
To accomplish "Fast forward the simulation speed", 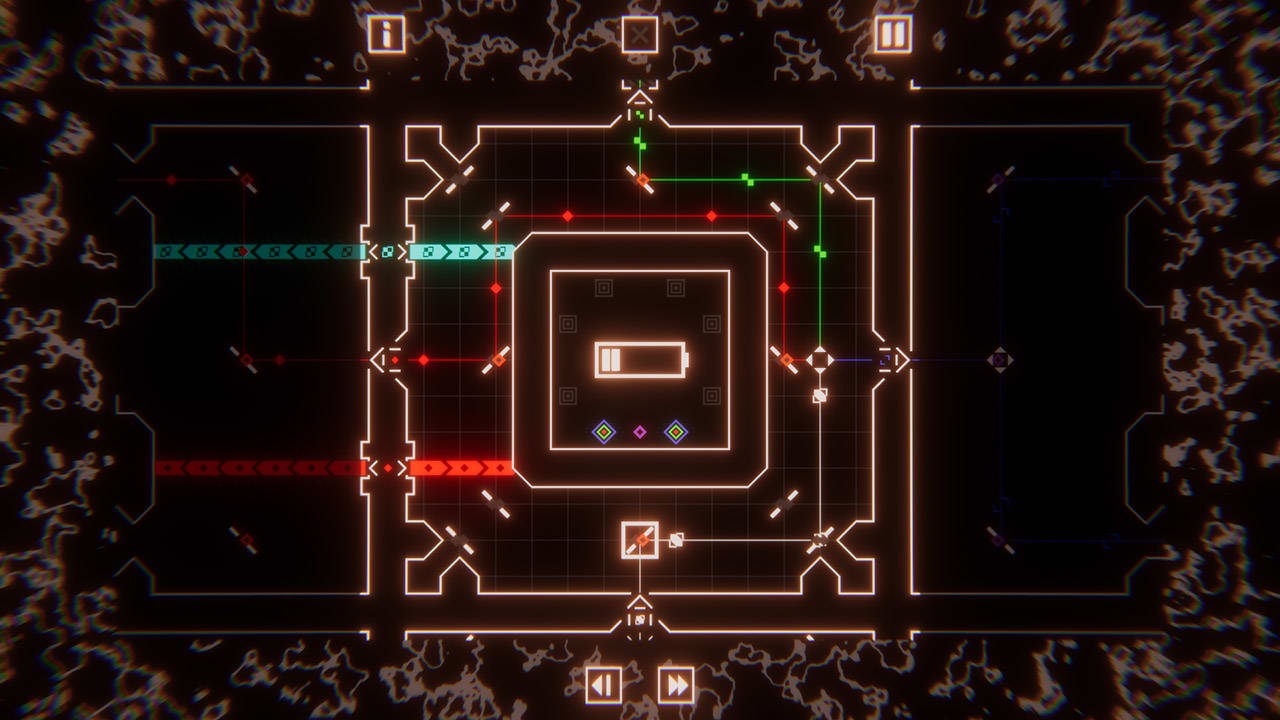I will pyautogui.click(x=676, y=686).
